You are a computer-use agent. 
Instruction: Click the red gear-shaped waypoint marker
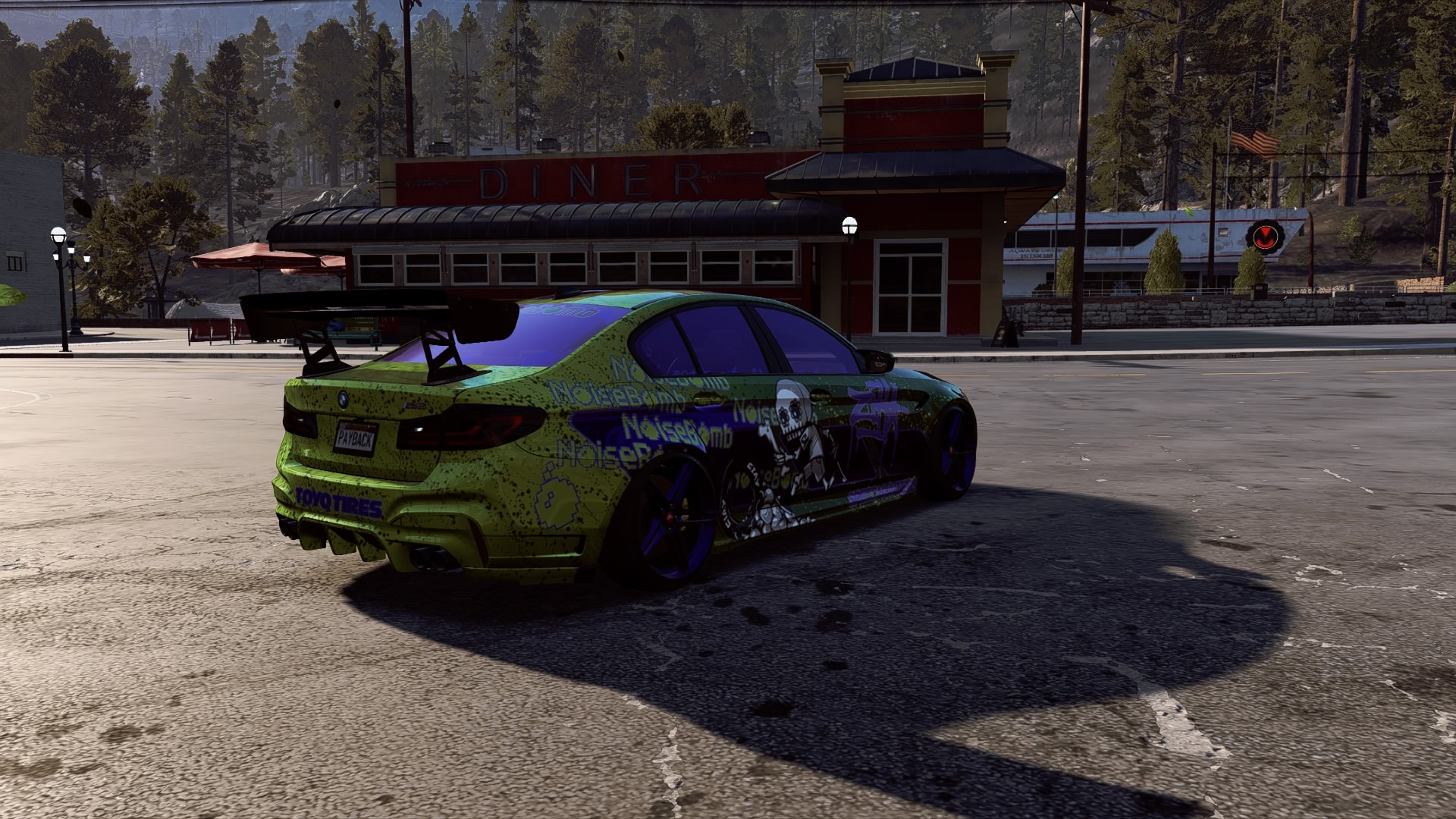pyautogui.click(x=1263, y=237)
